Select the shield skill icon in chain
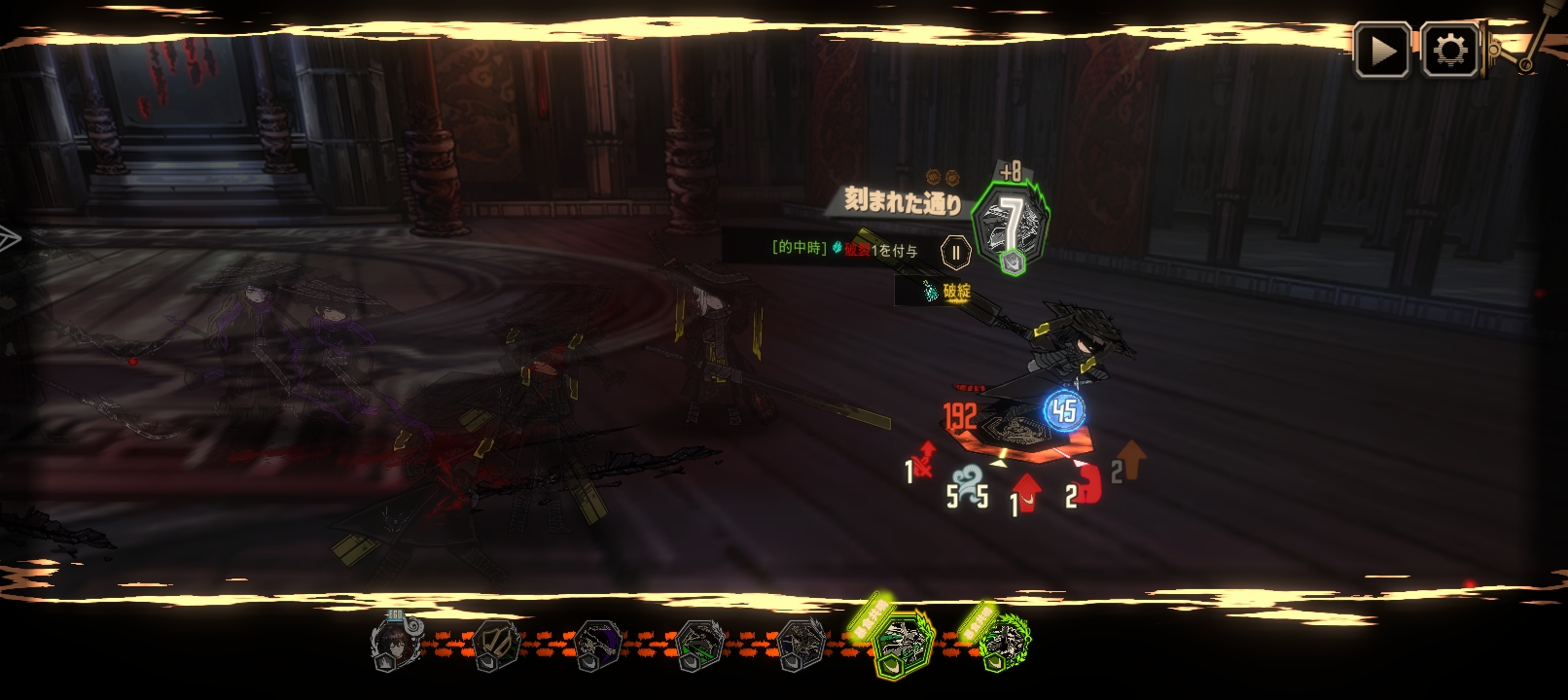The width and height of the screenshot is (1568, 700). pos(497,645)
